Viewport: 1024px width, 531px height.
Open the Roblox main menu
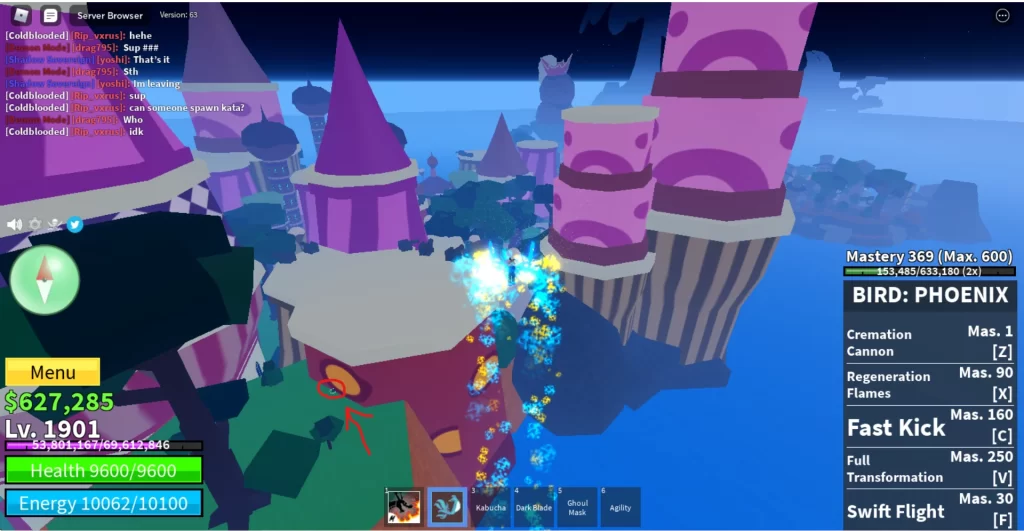tap(21, 15)
